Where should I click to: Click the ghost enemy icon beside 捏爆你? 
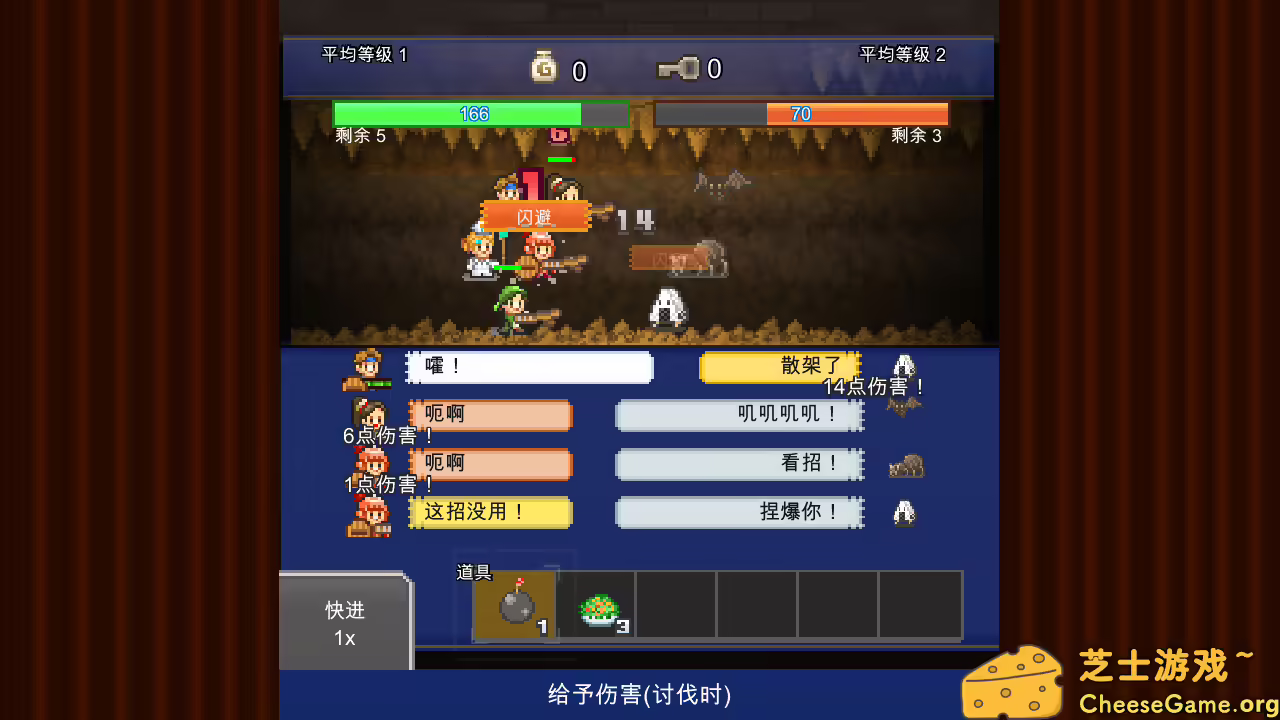pos(905,513)
